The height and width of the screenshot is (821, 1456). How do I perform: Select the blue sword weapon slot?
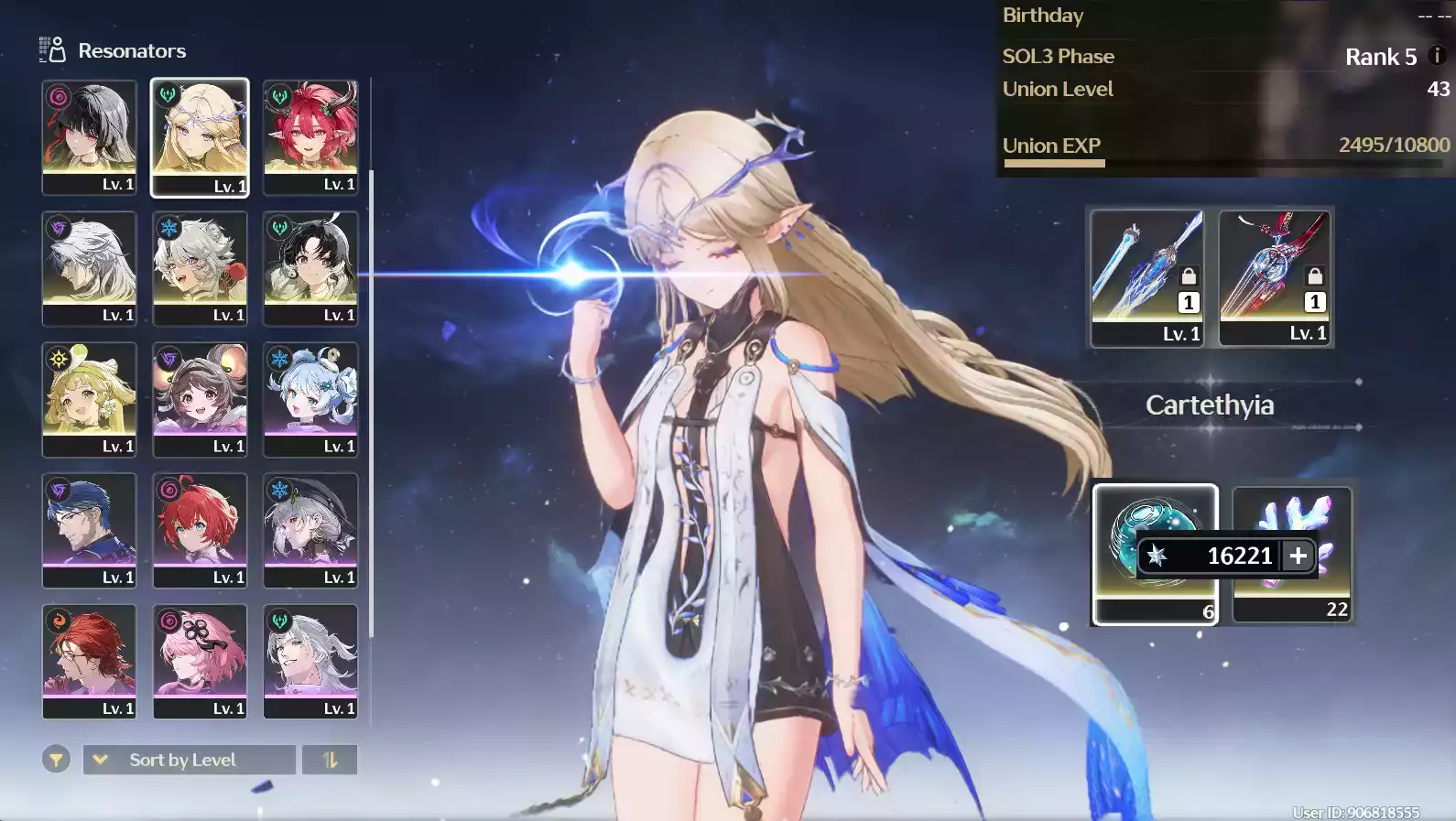1146,276
